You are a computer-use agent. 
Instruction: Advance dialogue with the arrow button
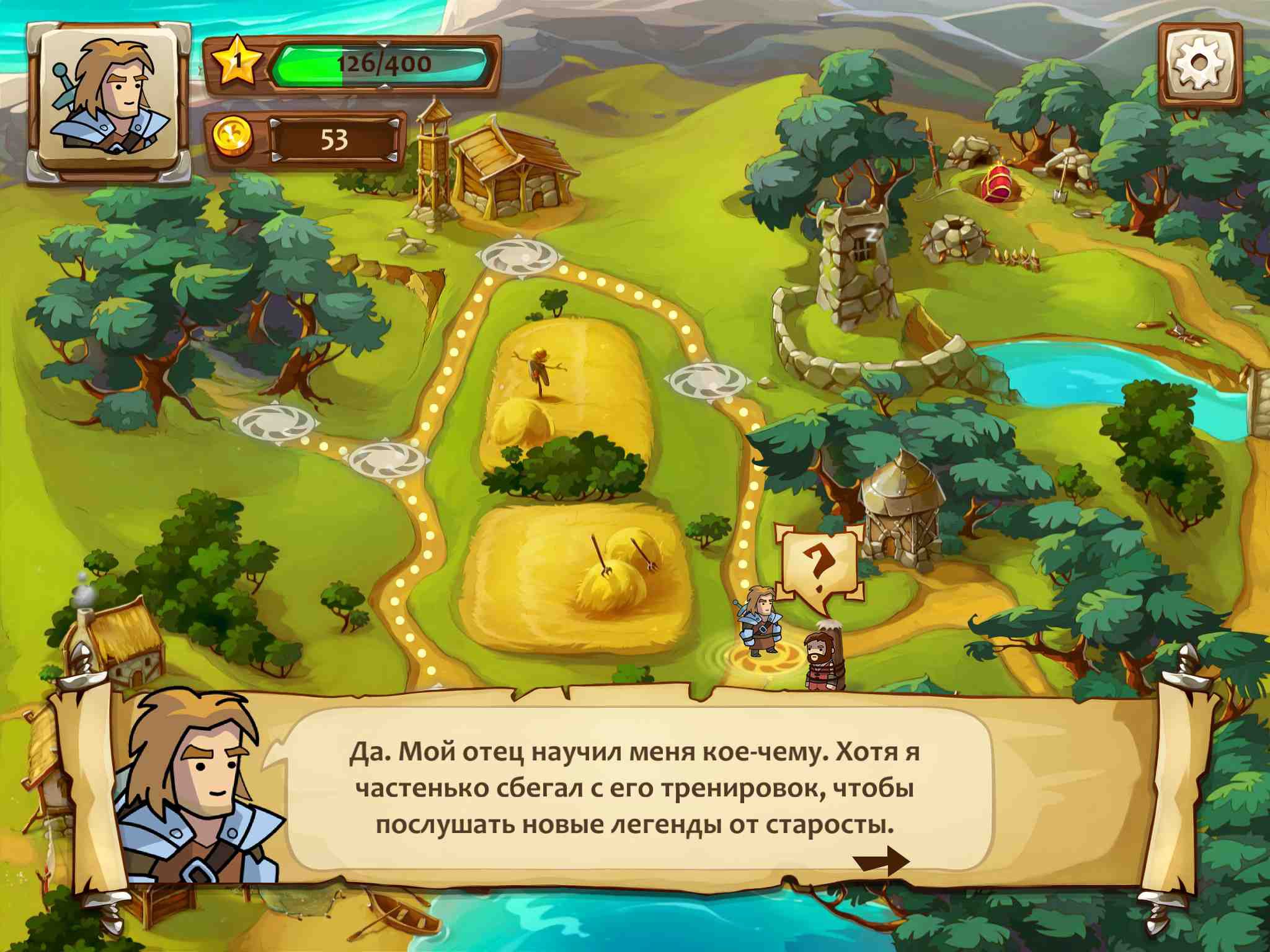coord(881,862)
